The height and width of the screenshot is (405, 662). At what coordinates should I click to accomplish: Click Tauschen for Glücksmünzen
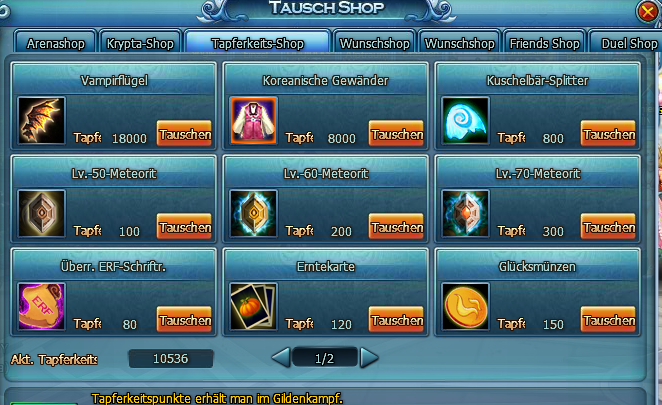point(608,320)
